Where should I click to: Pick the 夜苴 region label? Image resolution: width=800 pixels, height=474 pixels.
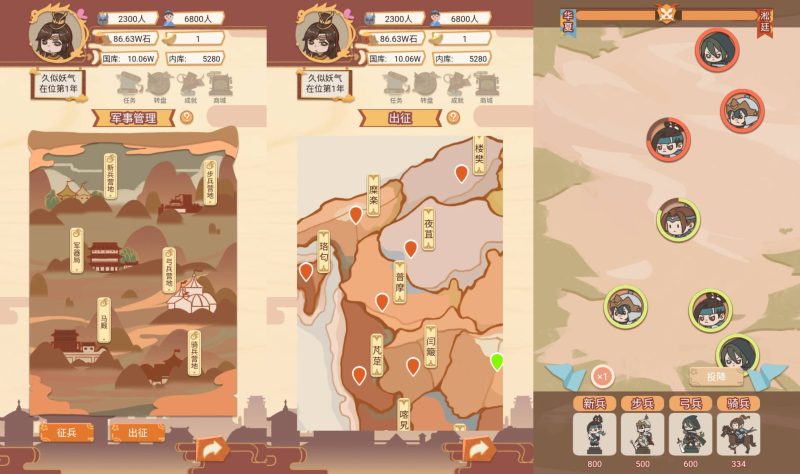tap(429, 232)
